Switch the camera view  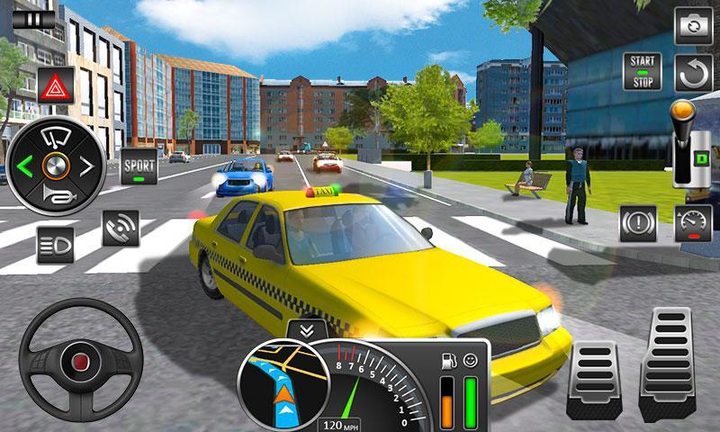[692, 25]
